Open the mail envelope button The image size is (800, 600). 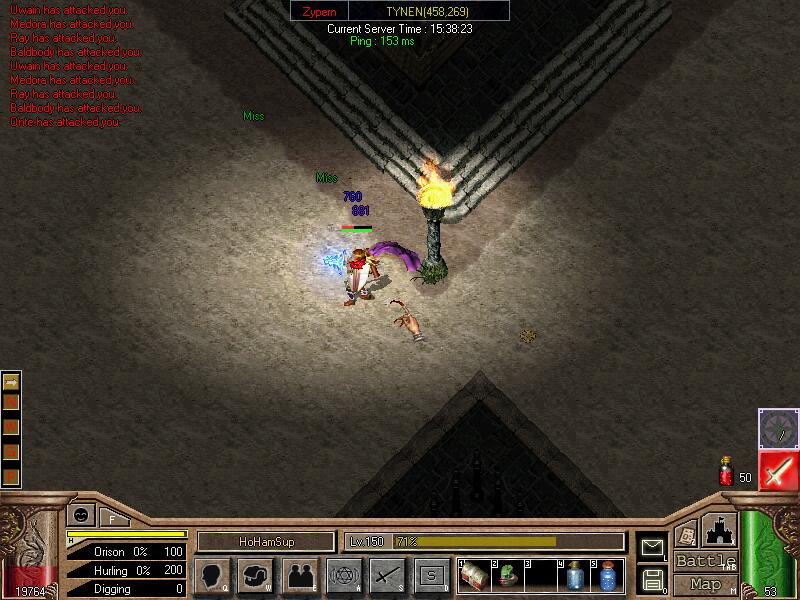pyautogui.click(x=652, y=547)
